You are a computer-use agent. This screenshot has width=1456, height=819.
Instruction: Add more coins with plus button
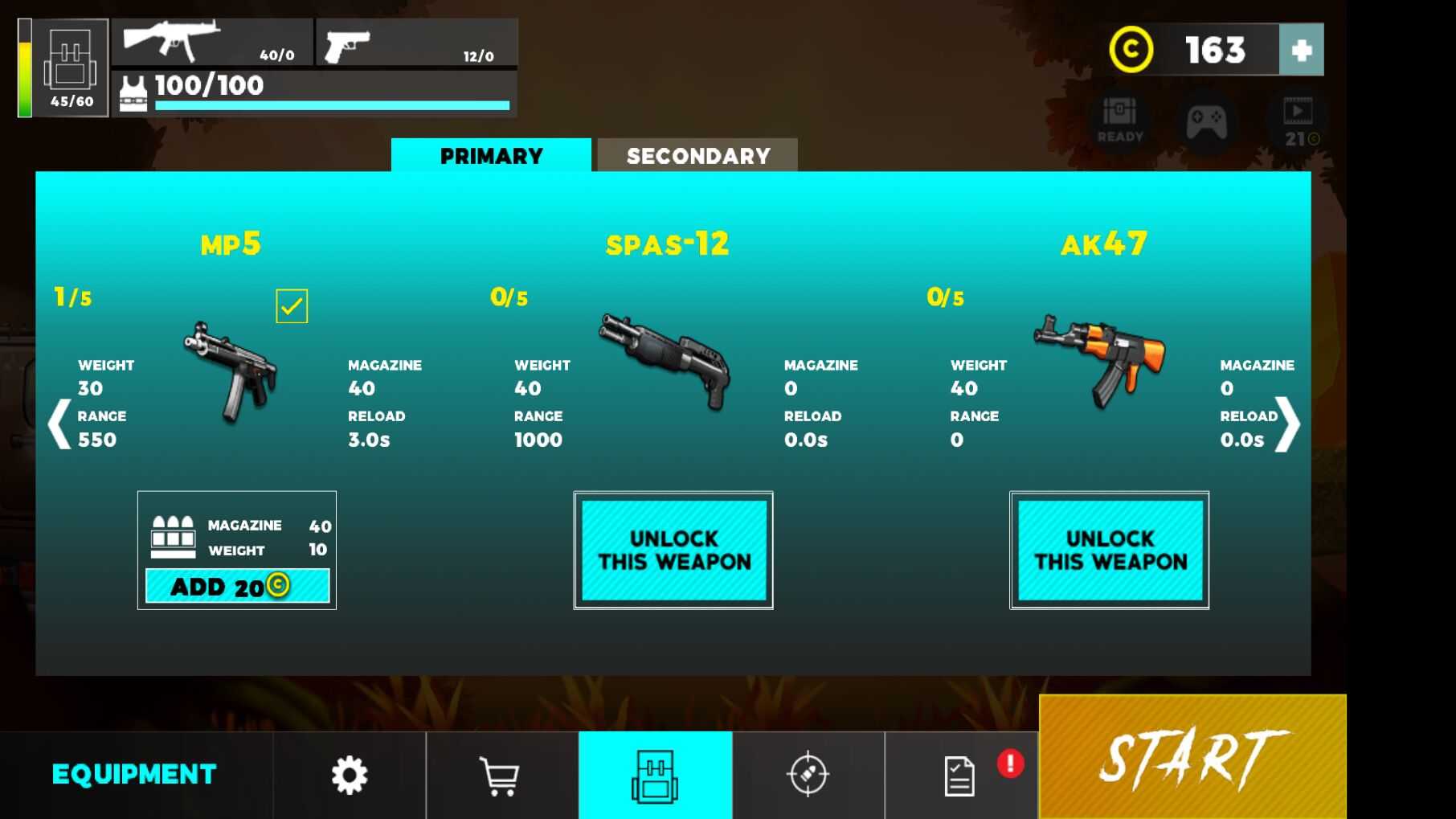click(x=1301, y=50)
